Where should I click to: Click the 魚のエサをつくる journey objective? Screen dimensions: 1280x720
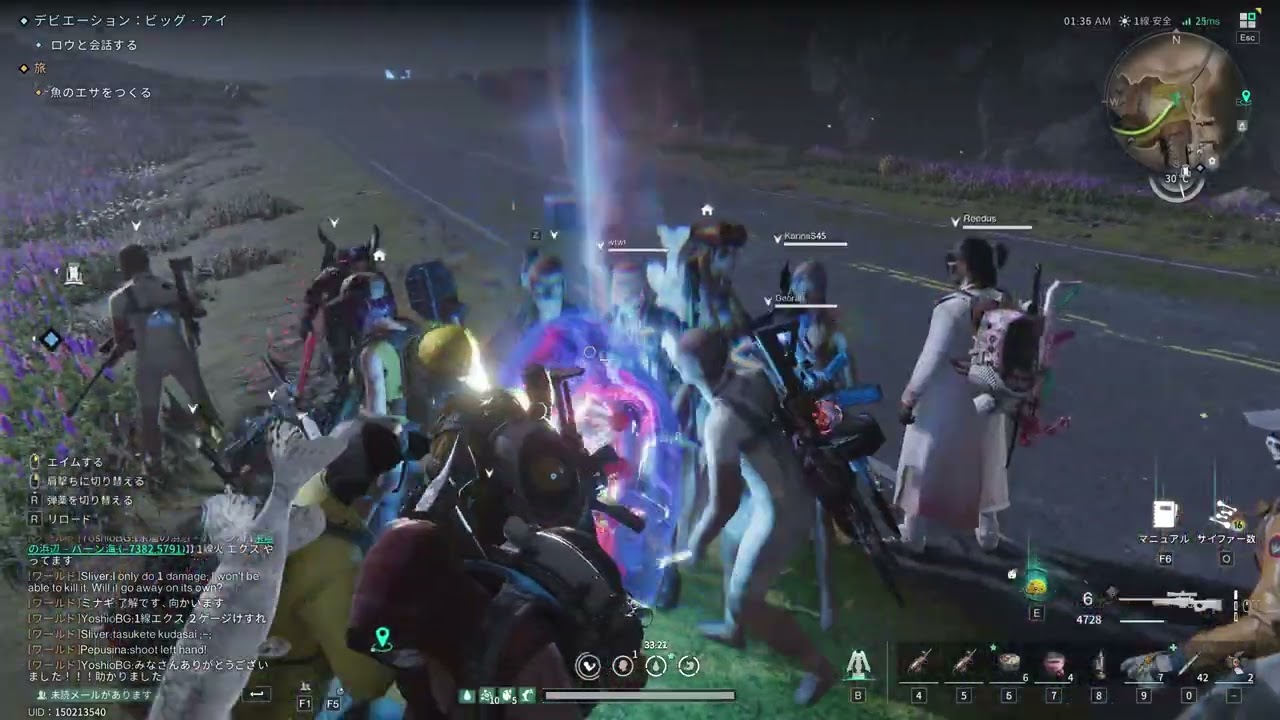tap(101, 92)
